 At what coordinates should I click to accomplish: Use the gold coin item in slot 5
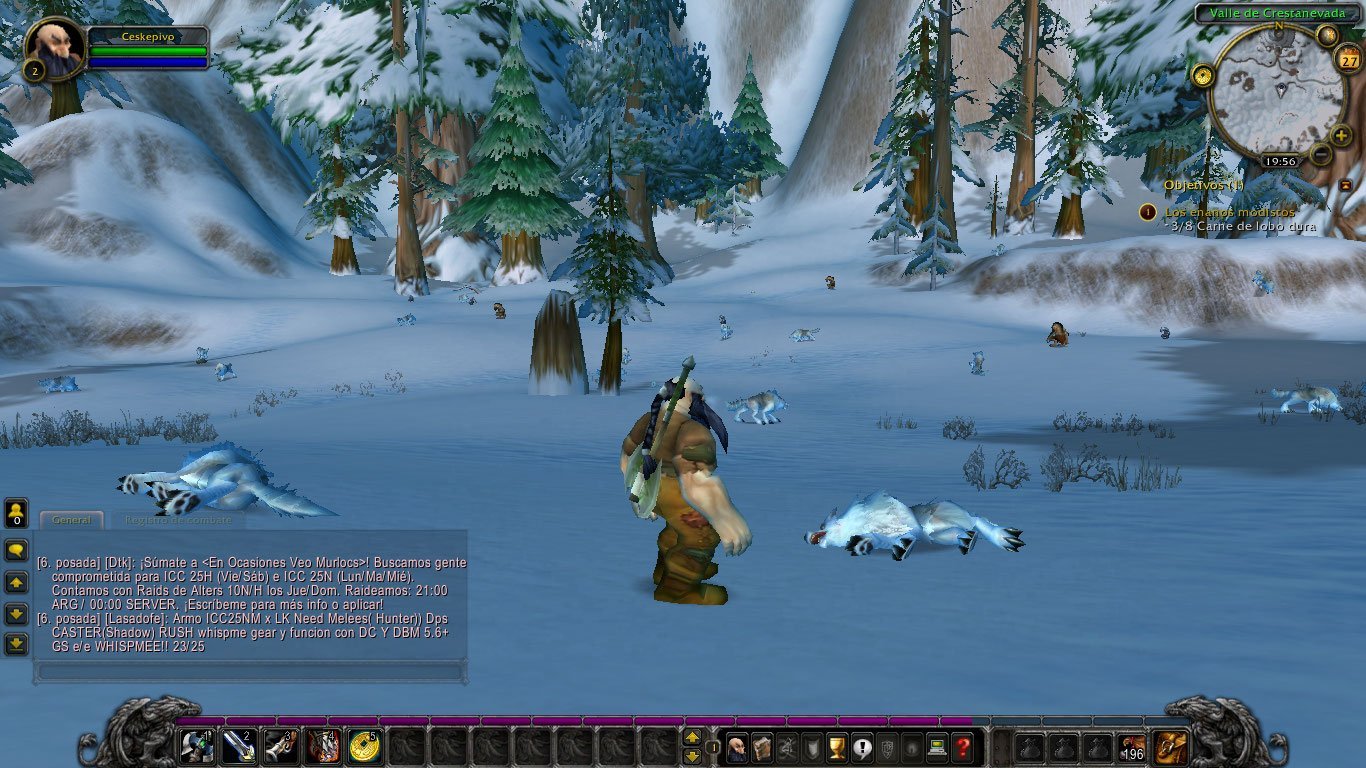coord(365,746)
